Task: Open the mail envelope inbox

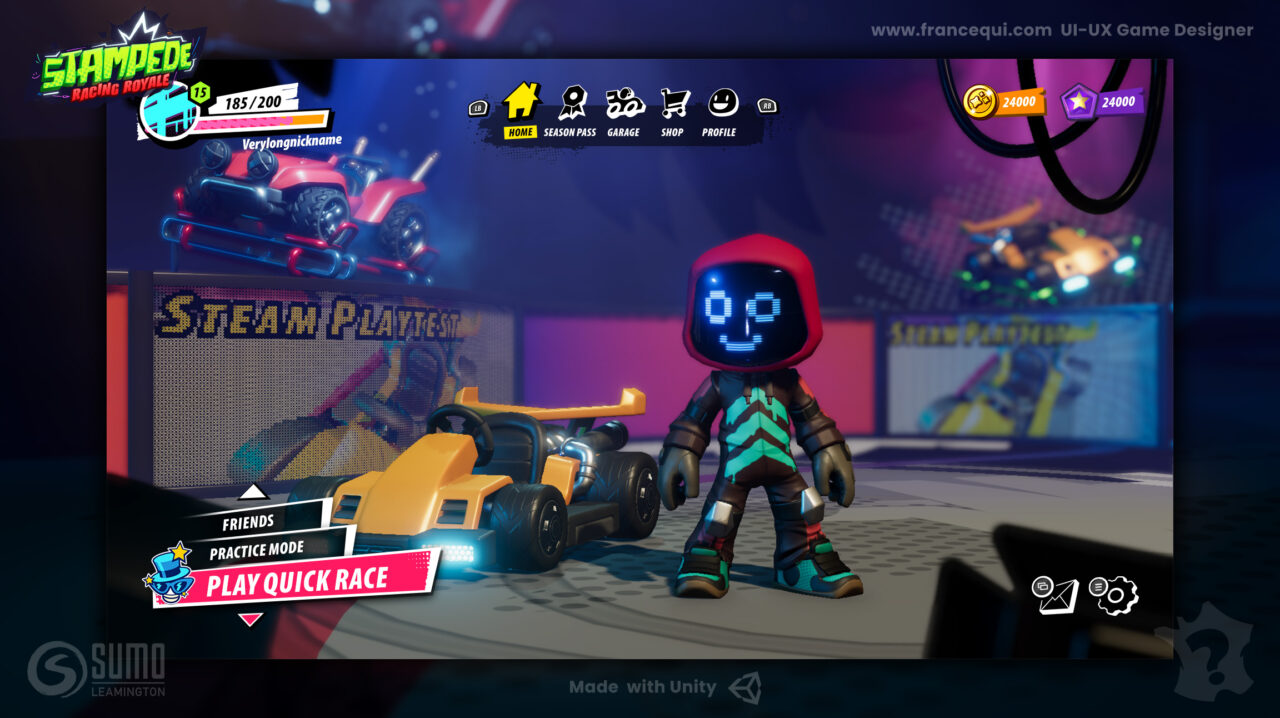Action: click(x=1058, y=596)
